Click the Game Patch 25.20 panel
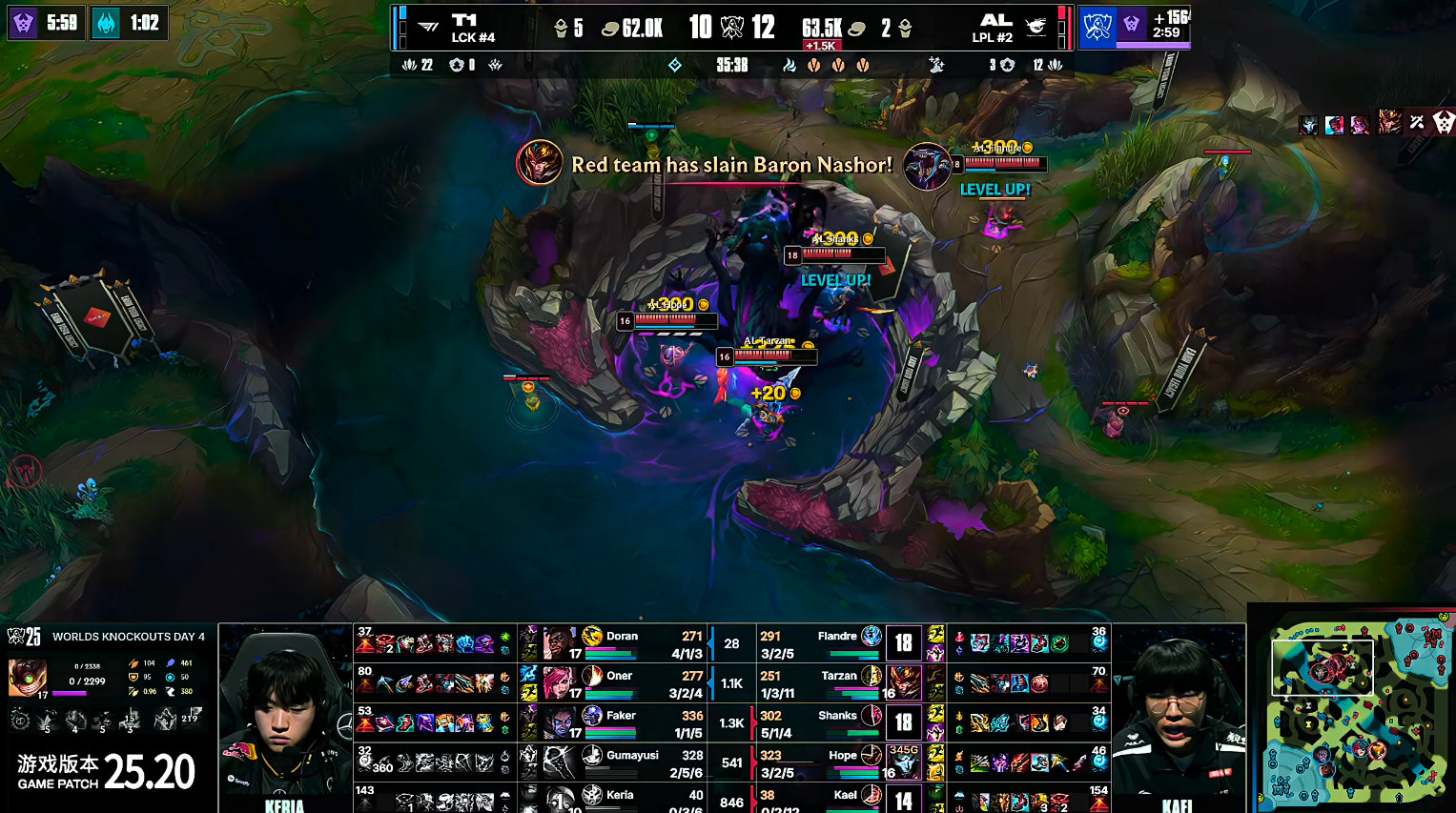Viewport: 1456px width, 813px height. click(x=106, y=772)
